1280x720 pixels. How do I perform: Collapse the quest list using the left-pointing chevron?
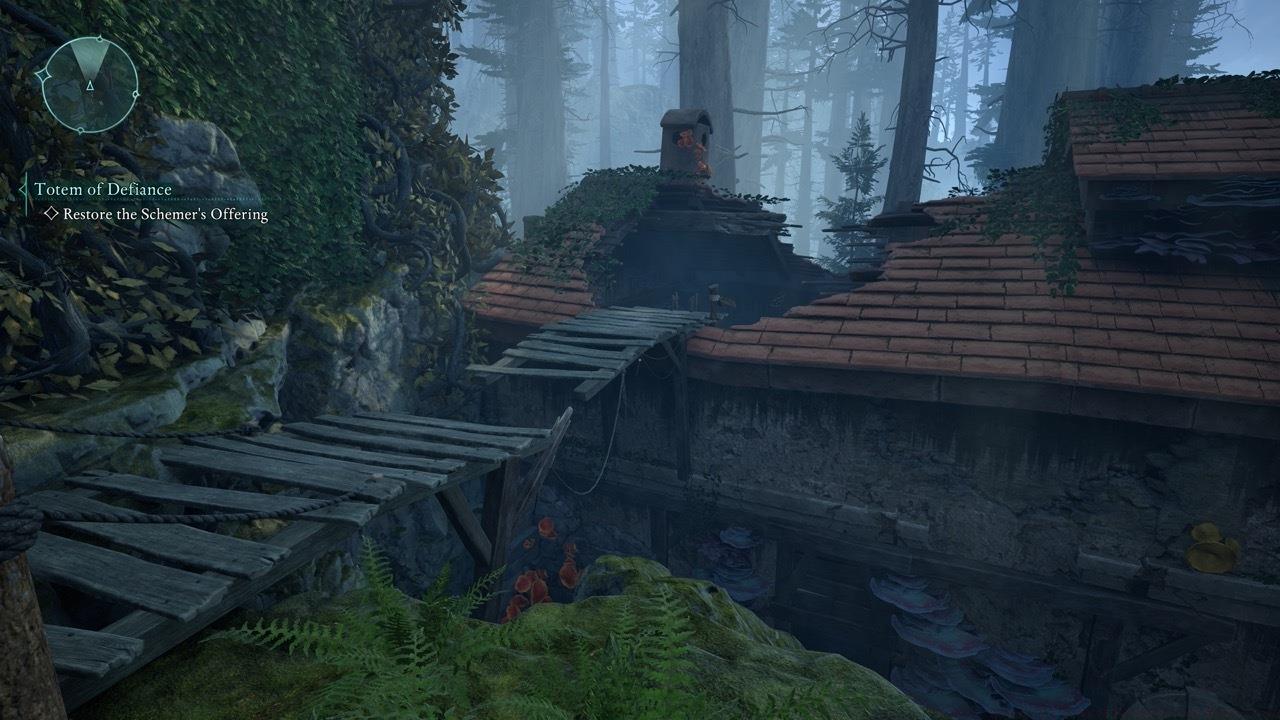(x=24, y=189)
